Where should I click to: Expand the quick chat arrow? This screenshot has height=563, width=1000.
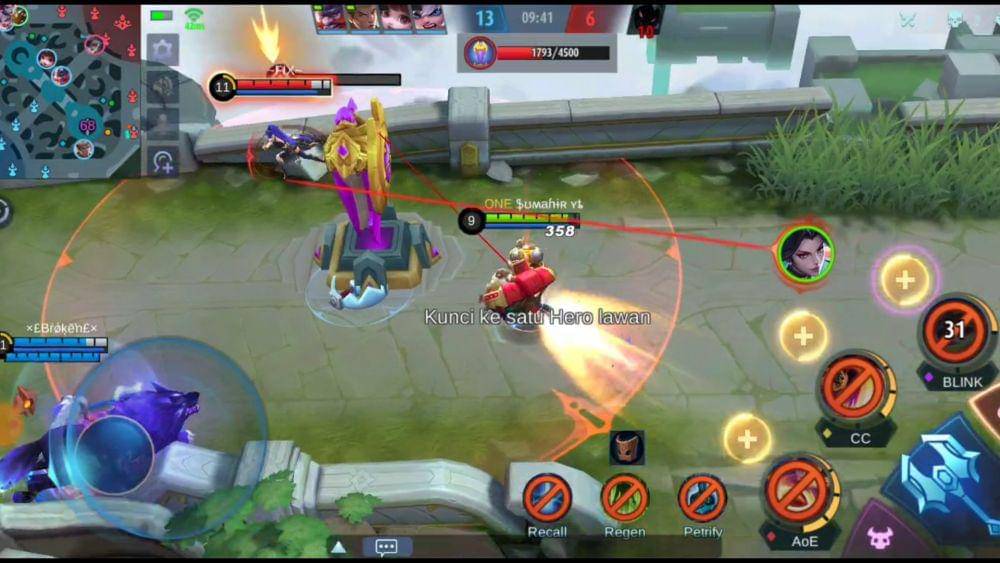pyautogui.click(x=339, y=546)
